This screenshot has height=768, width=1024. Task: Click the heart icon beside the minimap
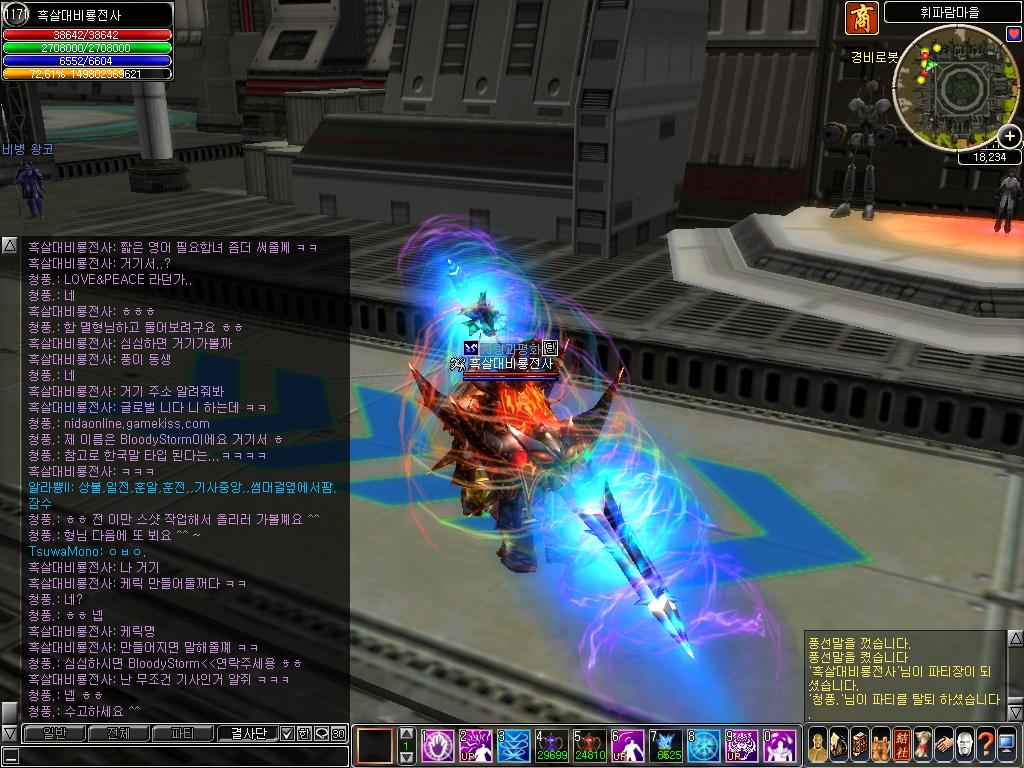tap(1014, 34)
